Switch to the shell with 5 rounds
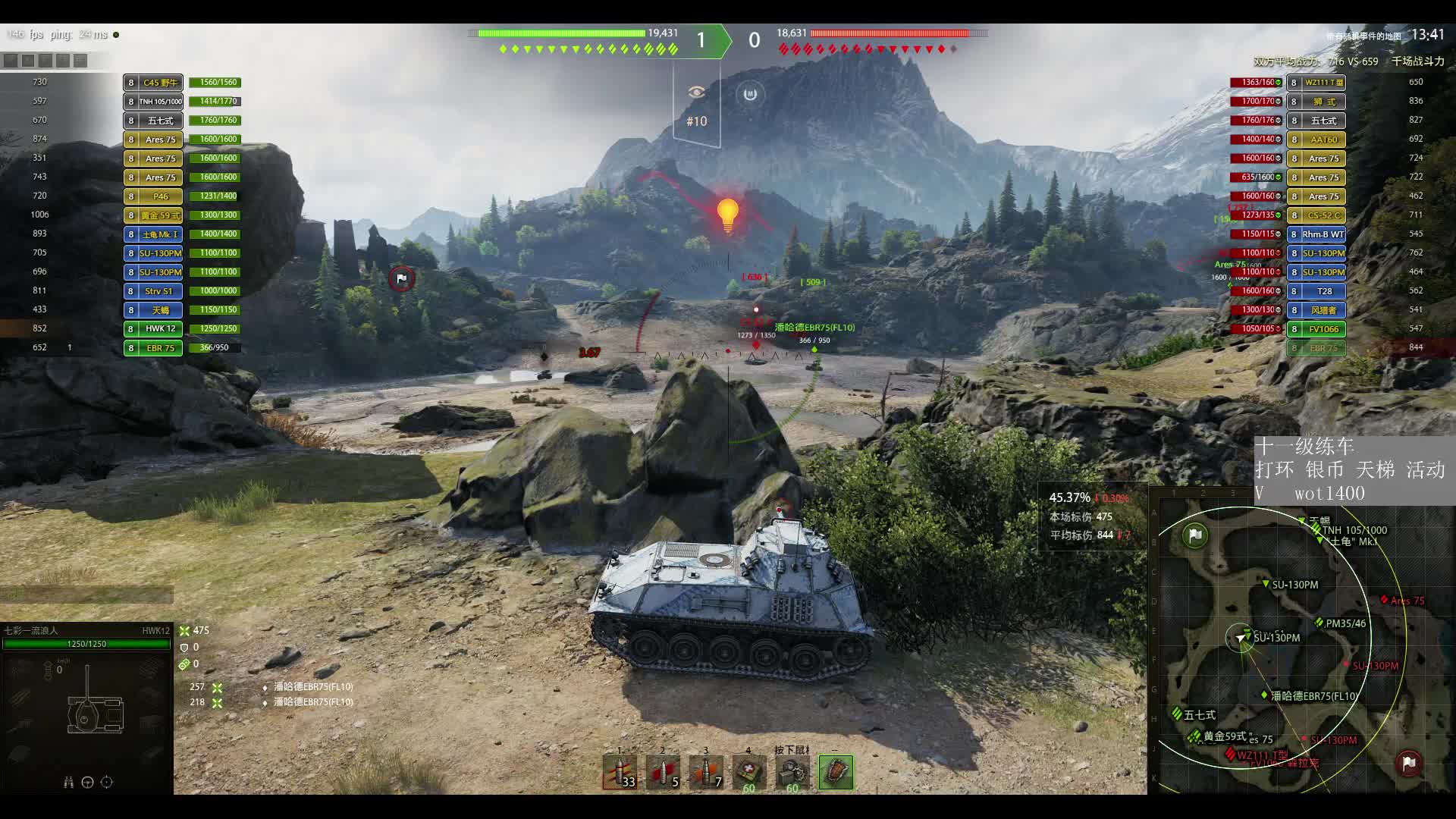This screenshot has width=1456, height=819. [663, 773]
